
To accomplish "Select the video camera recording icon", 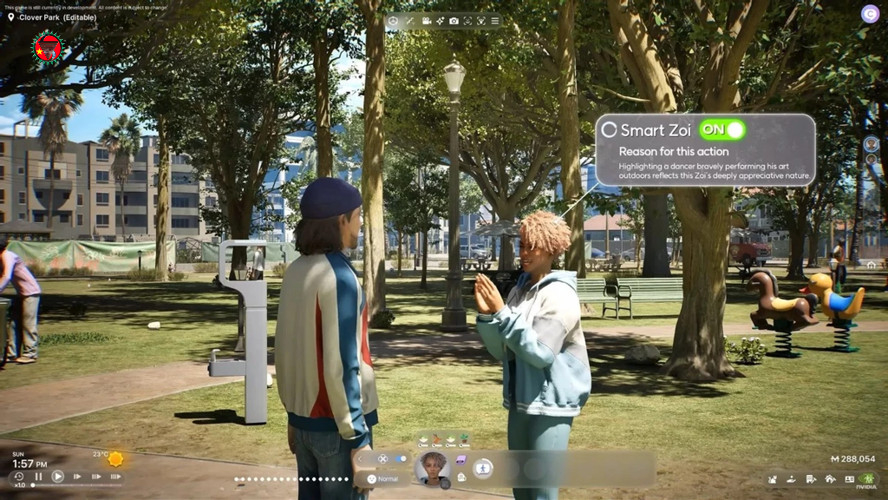I will click(x=426, y=20).
